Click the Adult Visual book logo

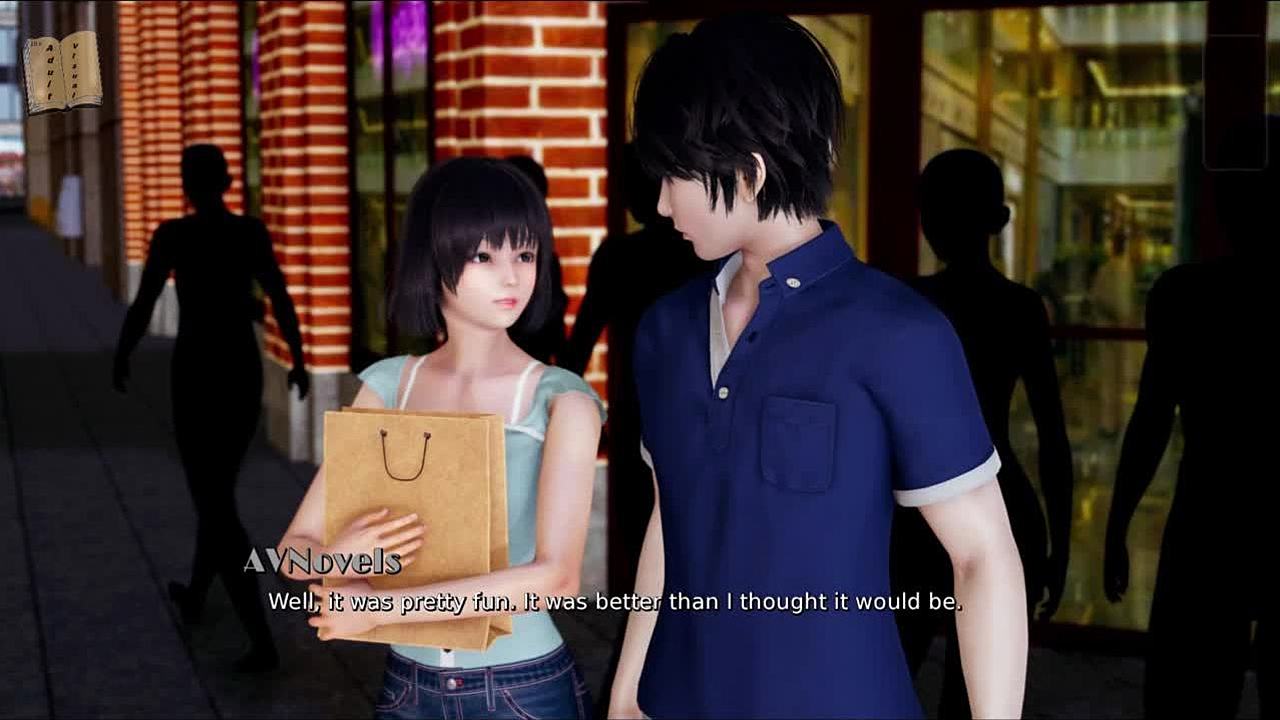(62, 72)
